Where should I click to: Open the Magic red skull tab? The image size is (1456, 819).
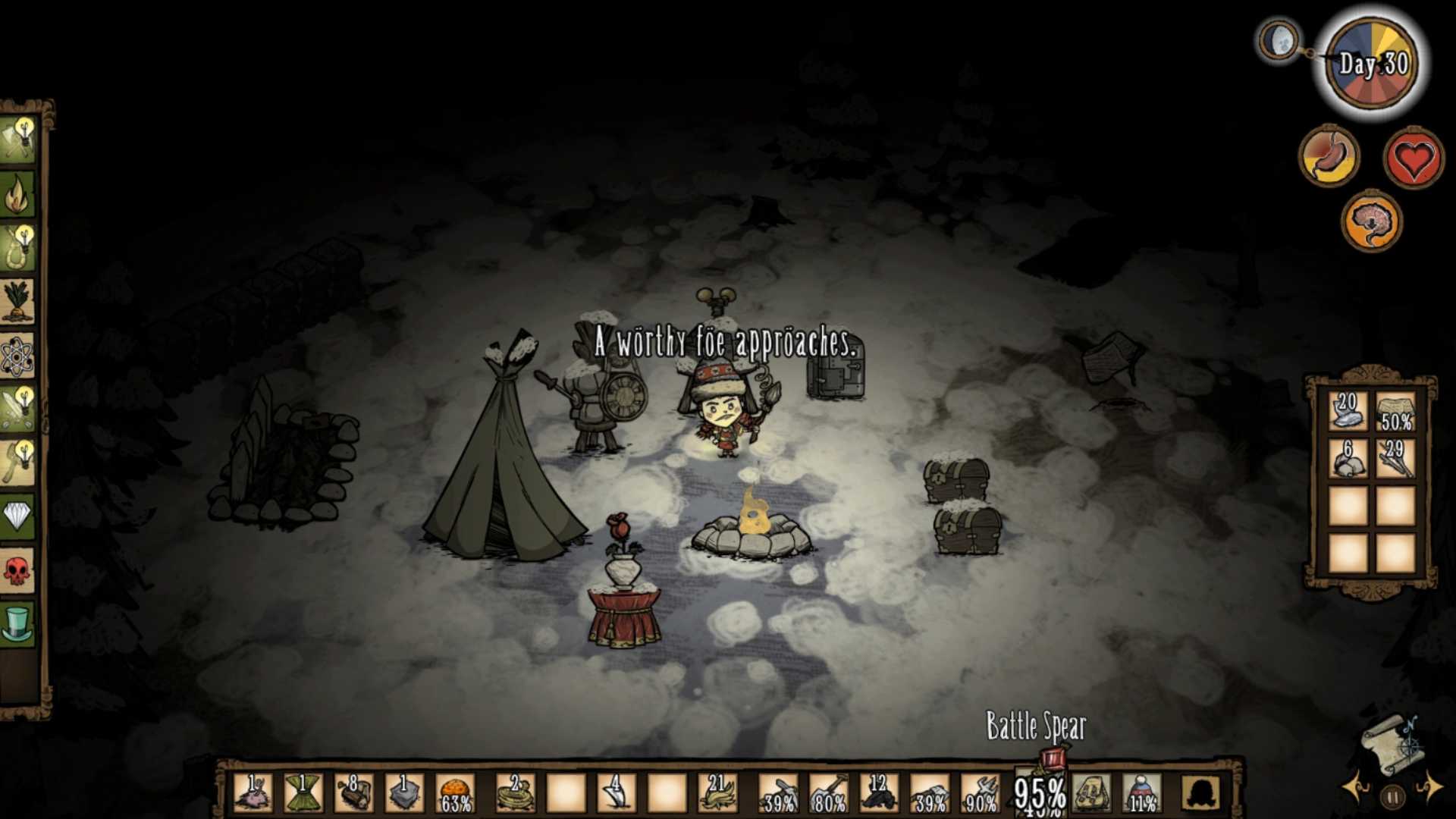18,570
